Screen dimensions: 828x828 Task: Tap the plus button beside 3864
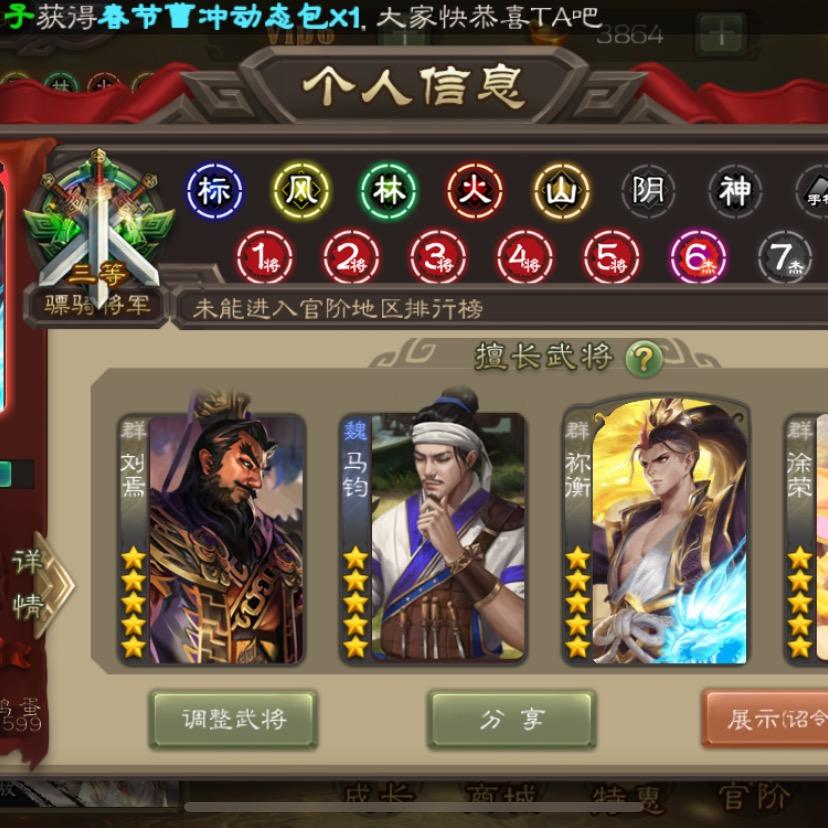pyautogui.click(x=720, y=35)
